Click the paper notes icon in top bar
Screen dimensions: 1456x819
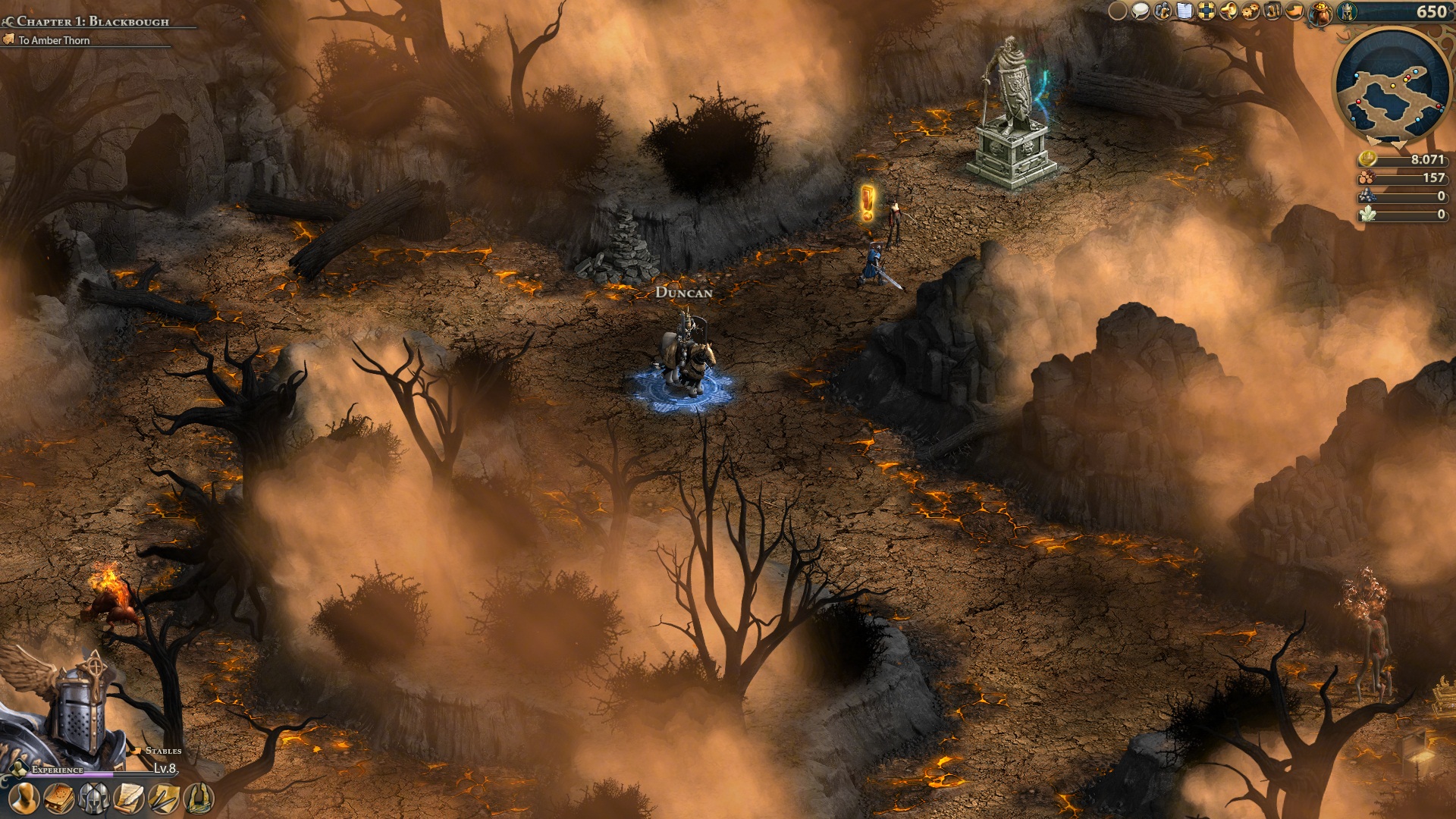[x=1185, y=11]
